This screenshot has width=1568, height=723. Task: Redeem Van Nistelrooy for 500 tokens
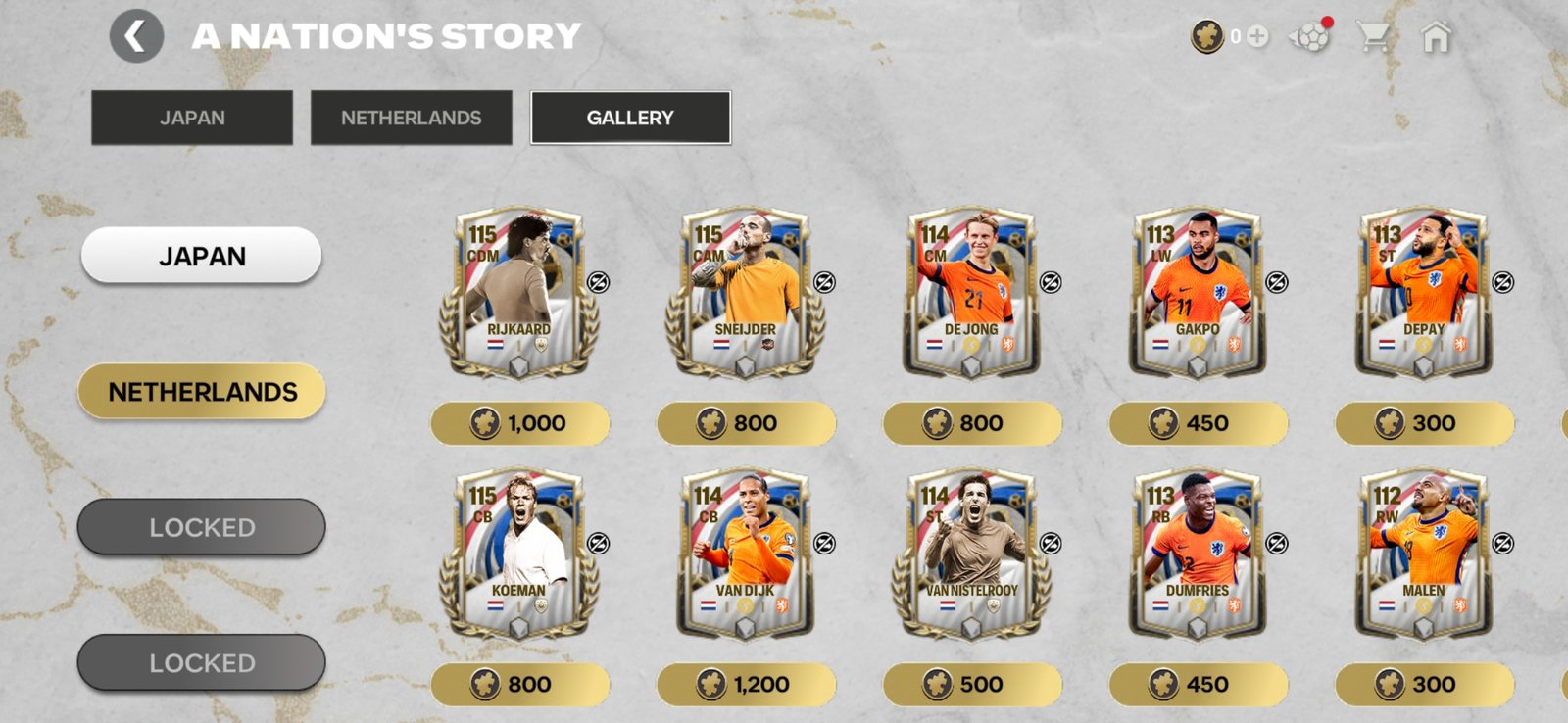(972, 684)
